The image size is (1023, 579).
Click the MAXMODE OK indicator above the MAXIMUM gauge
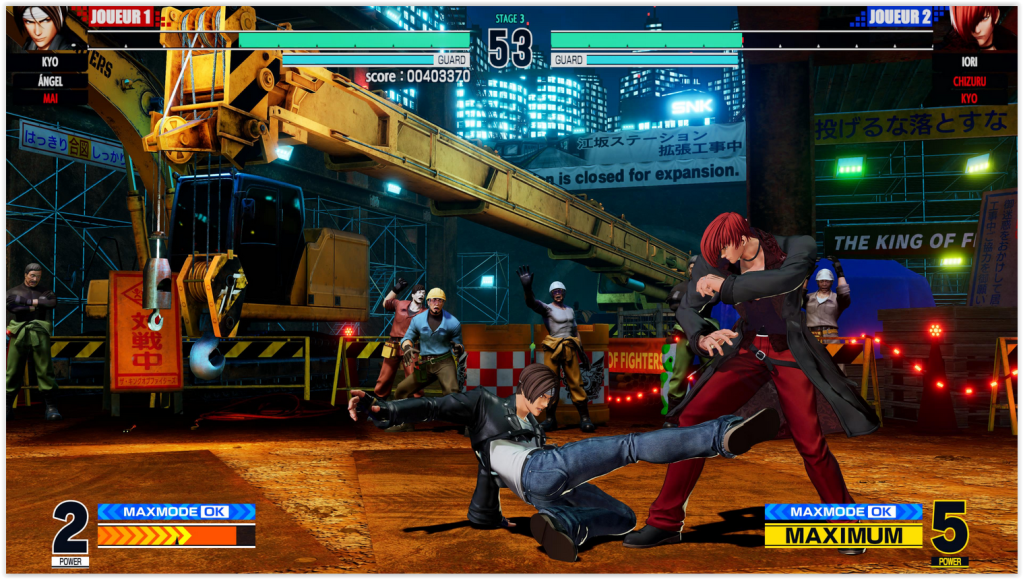(x=843, y=512)
